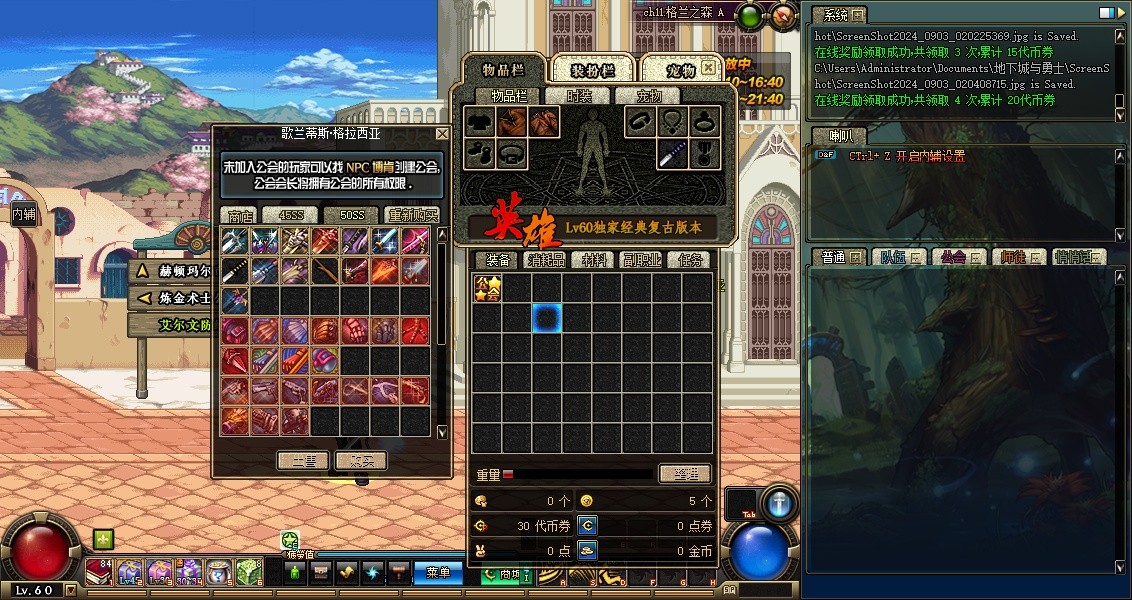The image size is (1132, 600).
Task: Switch chat to the 公会 guild channel
Action: (953, 257)
